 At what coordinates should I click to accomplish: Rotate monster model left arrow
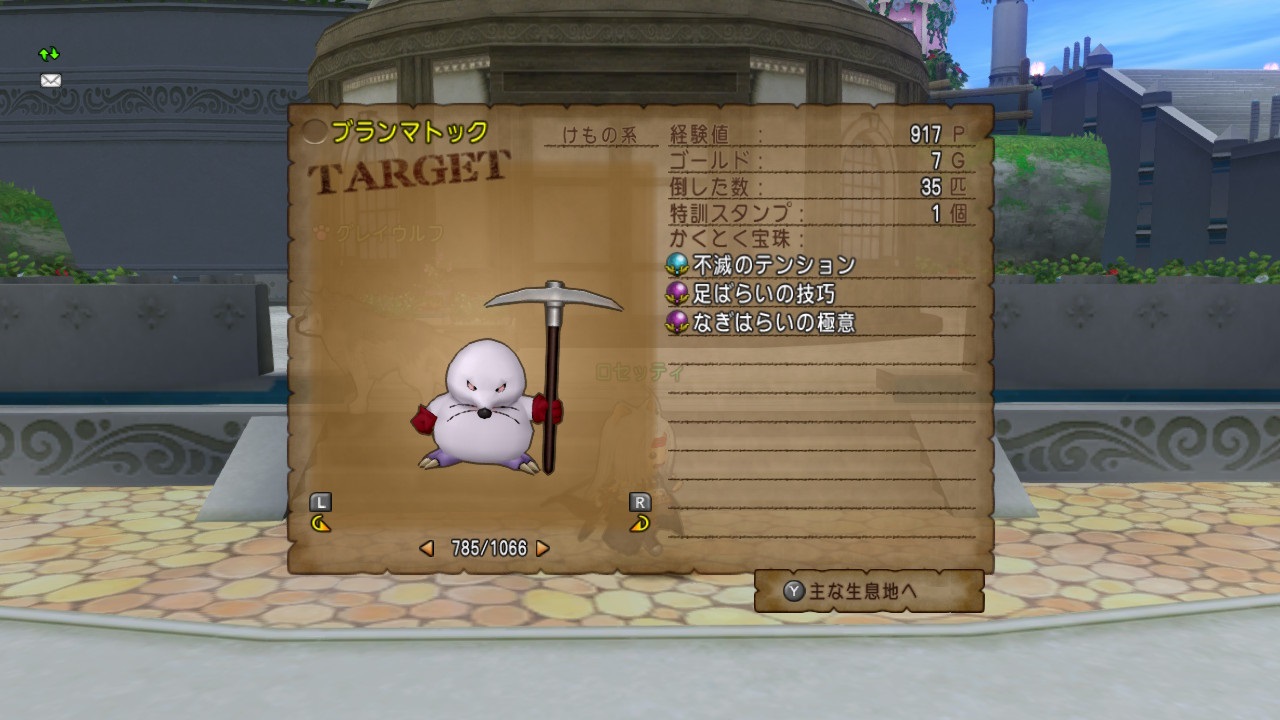(x=321, y=523)
